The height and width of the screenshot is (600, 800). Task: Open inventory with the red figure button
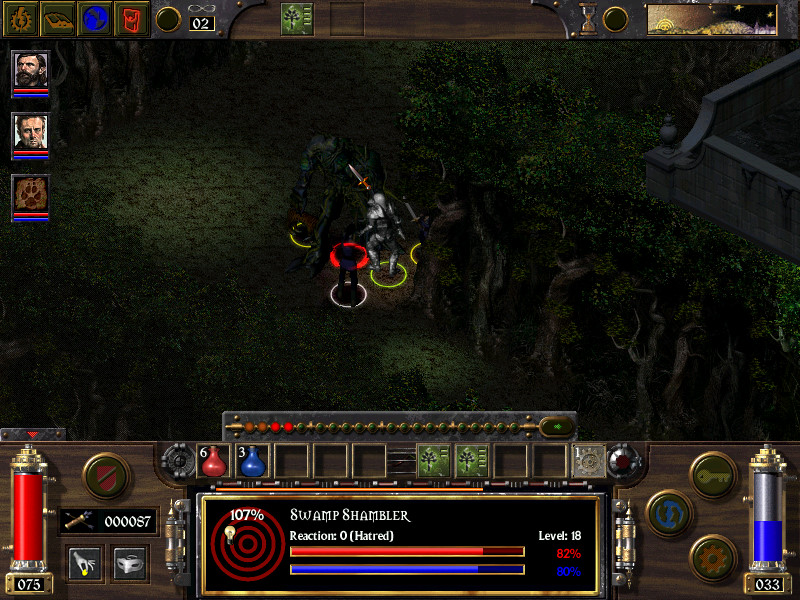click(133, 18)
